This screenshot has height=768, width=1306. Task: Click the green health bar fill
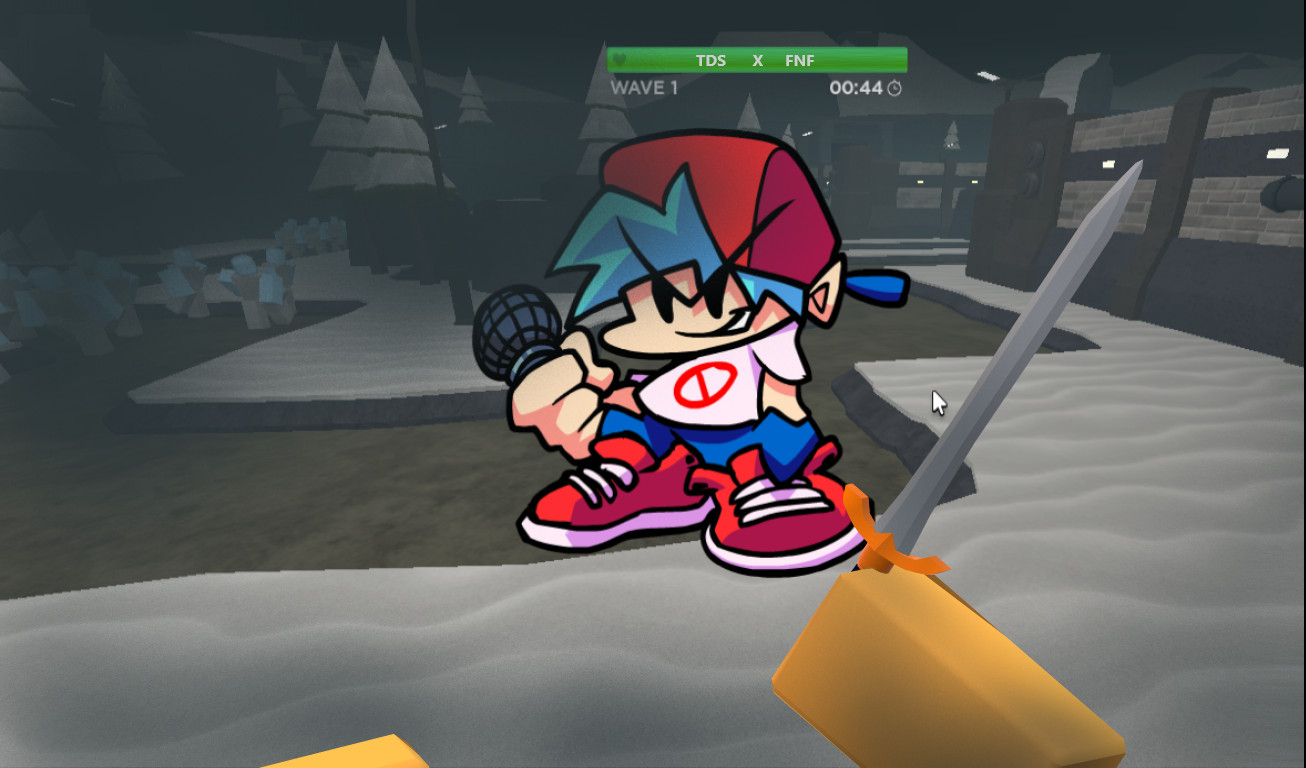tap(660, 60)
